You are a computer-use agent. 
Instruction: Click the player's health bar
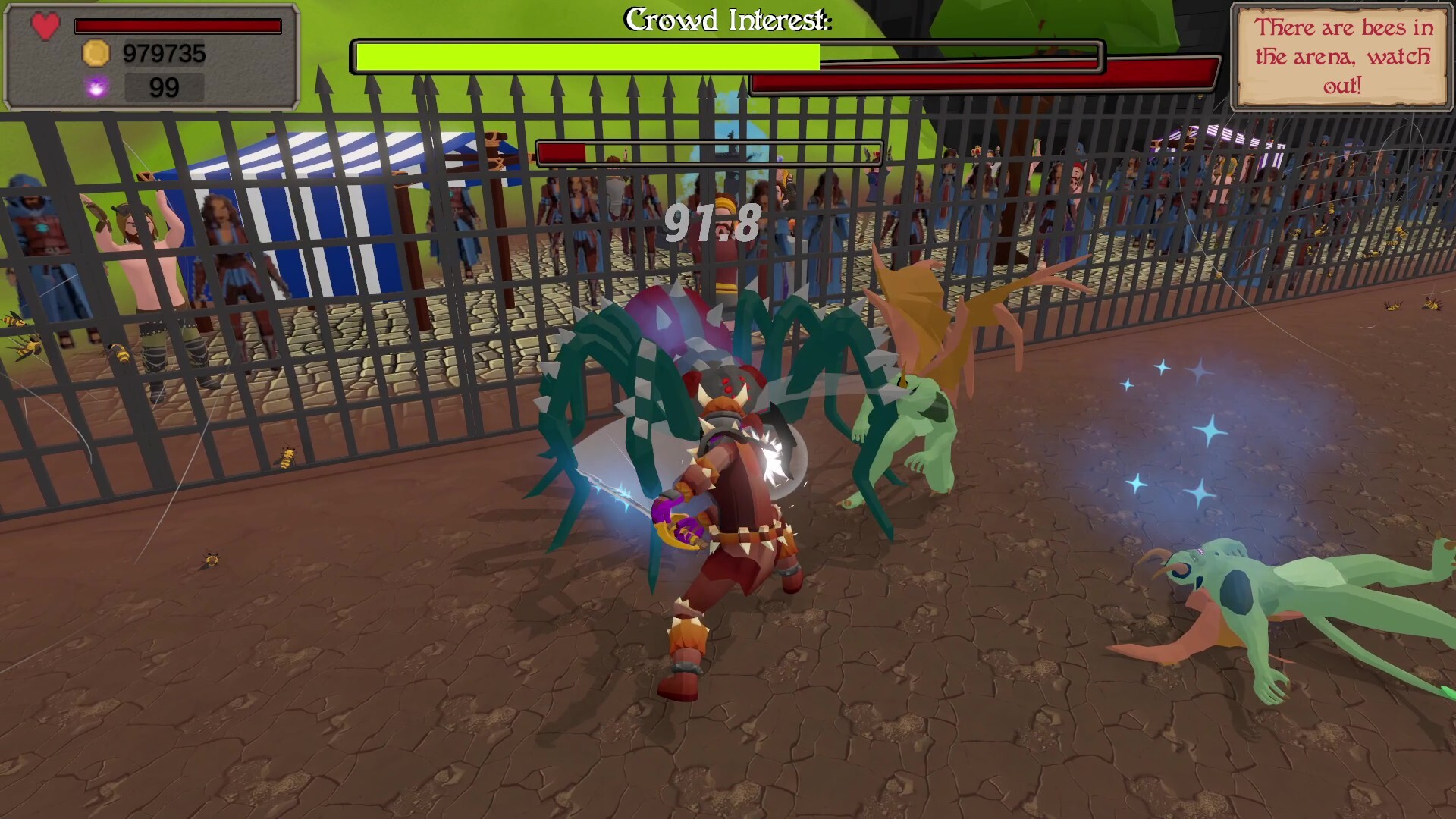[x=176, y=27]
